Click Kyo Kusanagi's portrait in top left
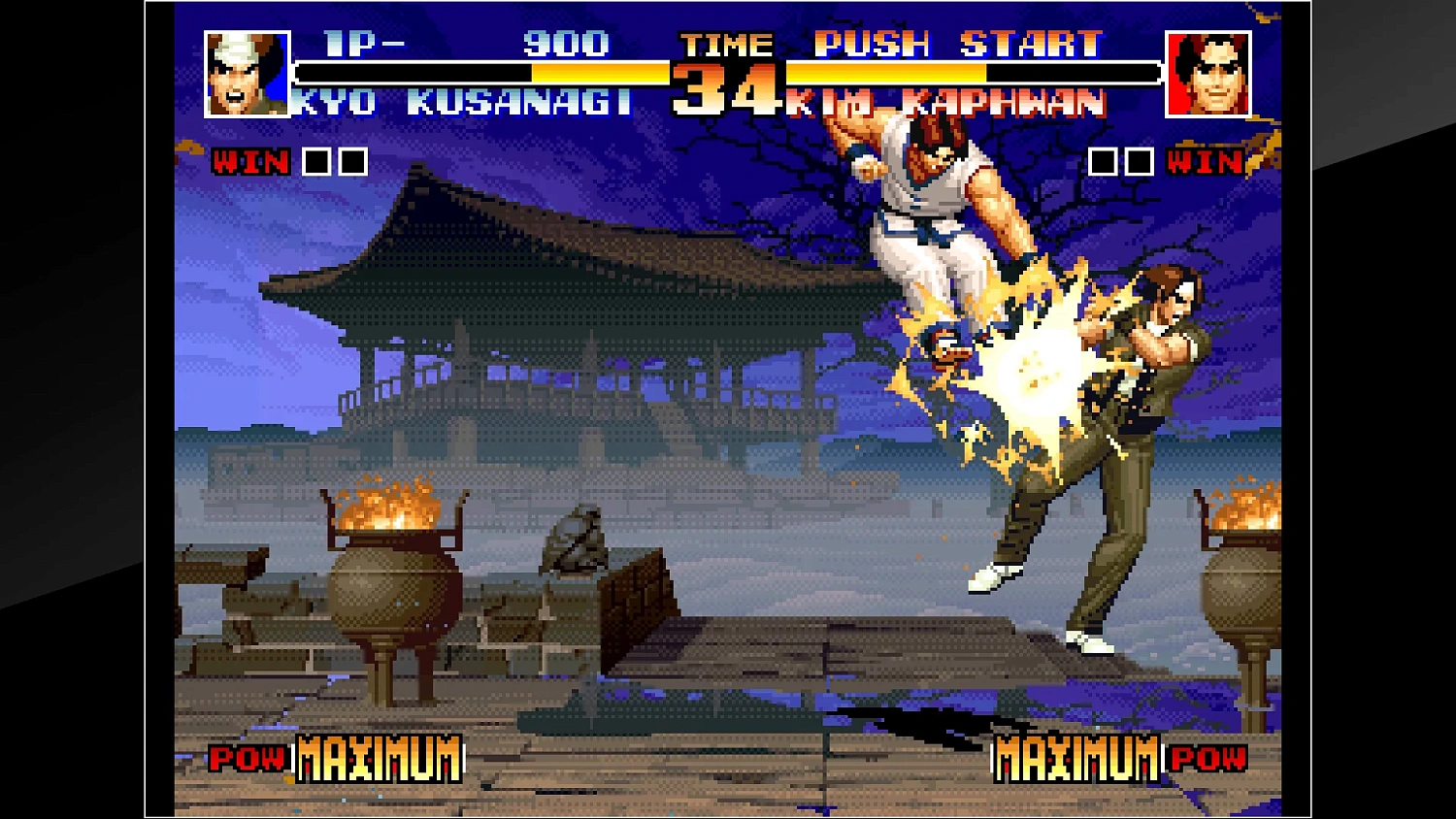 tap(246, 73)
